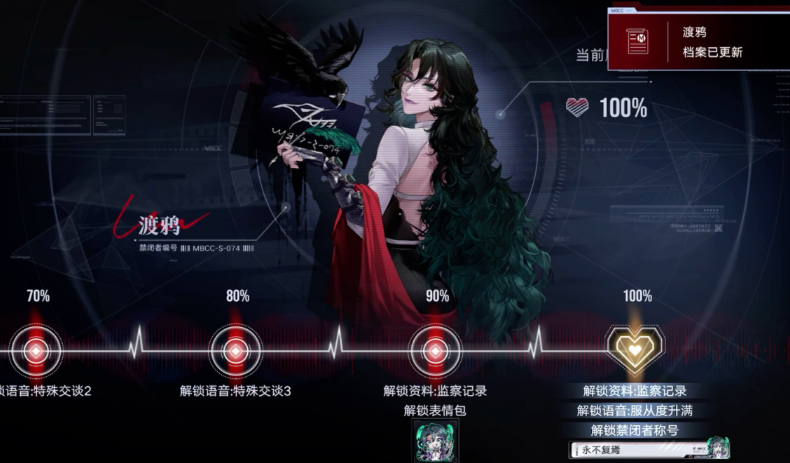Image resolution: width=790 pixels, height=463 pixels.
Task: Select the 70% compliance milestone node
Action: point(37,350)
